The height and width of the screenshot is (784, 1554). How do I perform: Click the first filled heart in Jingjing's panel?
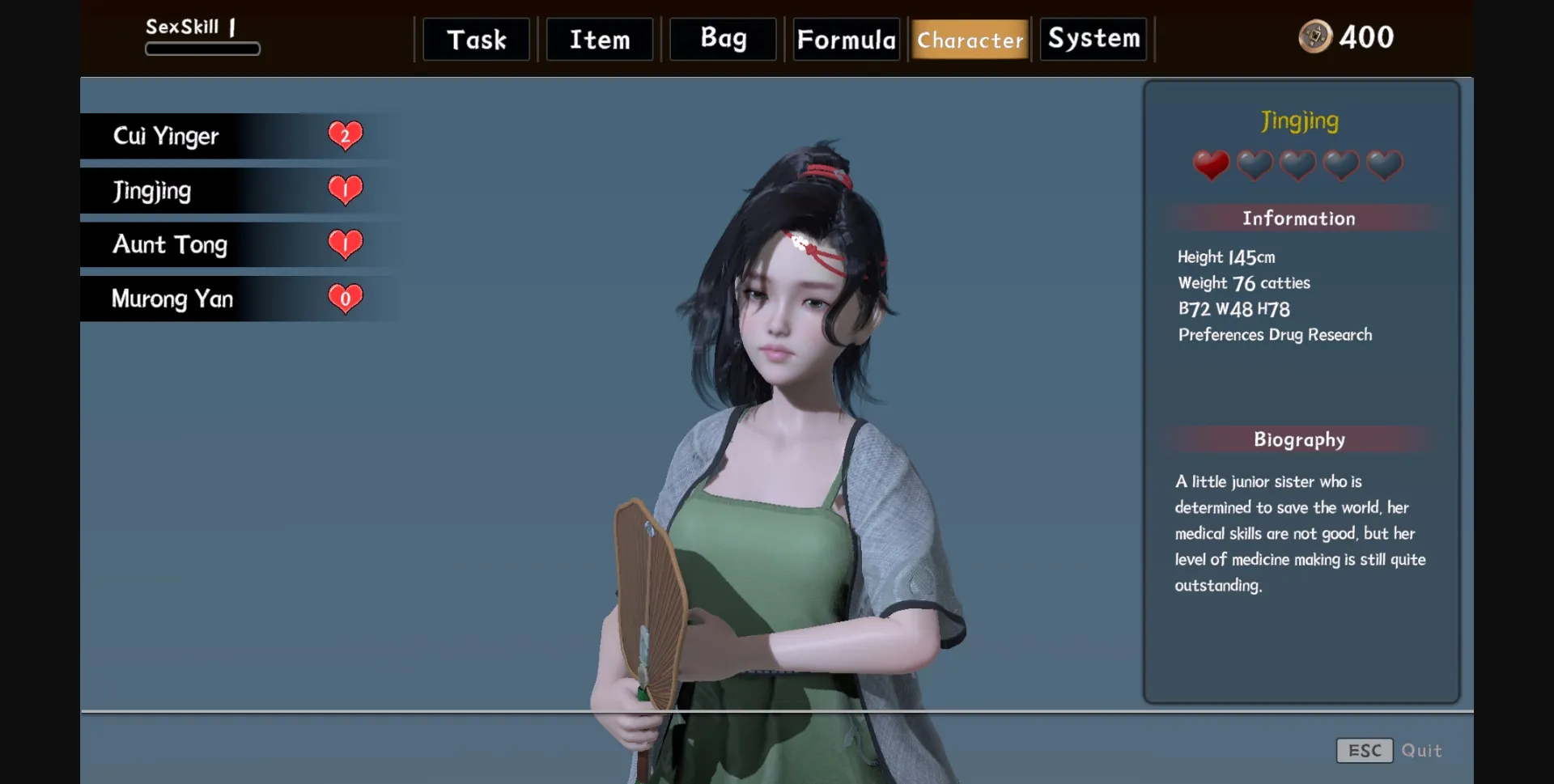[1212, 164]
